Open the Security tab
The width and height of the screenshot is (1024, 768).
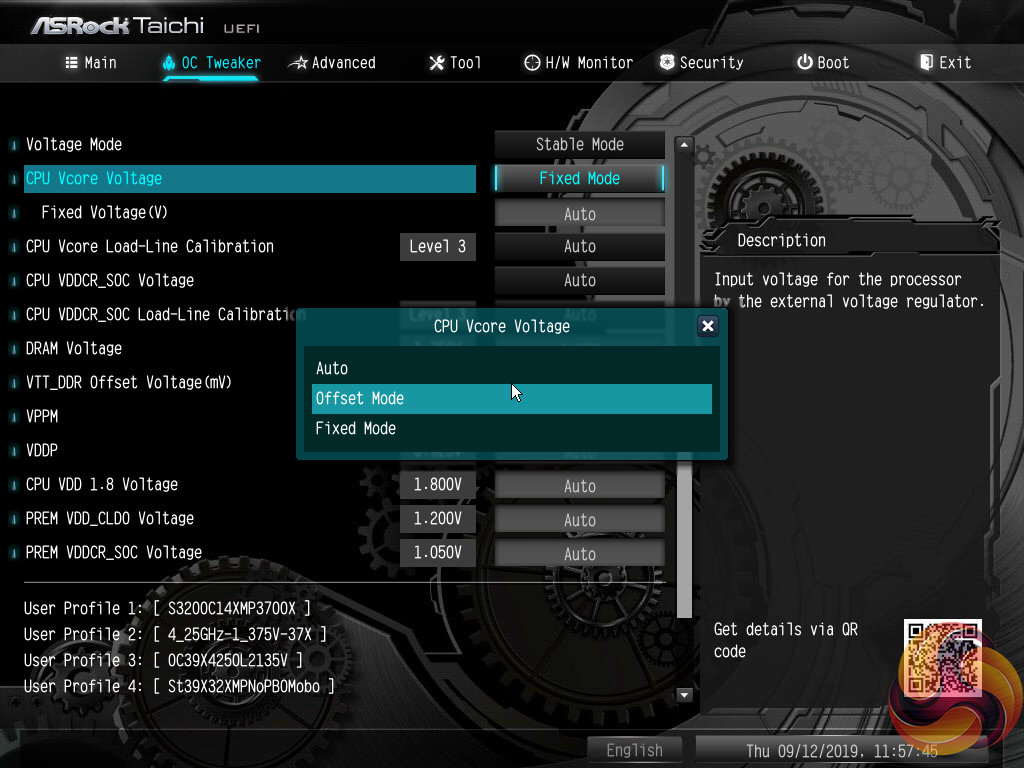702,62
